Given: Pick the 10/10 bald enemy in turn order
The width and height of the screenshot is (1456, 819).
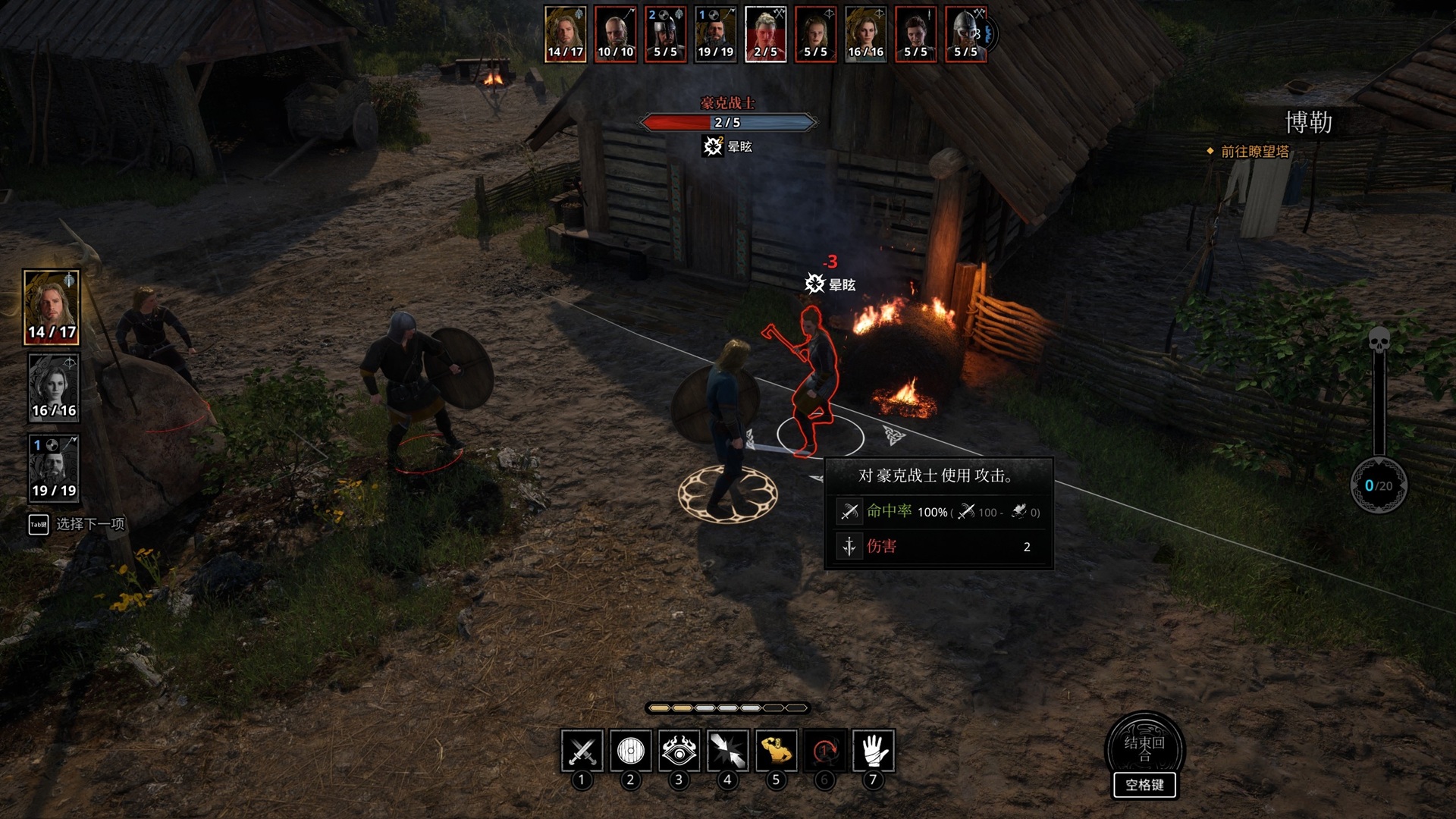Looking at the screenshot, I should pos(615,34).
